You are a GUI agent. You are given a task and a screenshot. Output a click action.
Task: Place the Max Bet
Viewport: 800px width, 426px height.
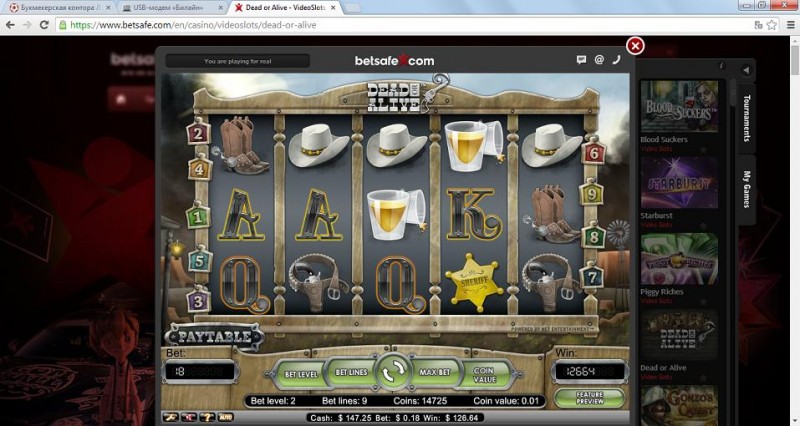[x=433, y=373]
